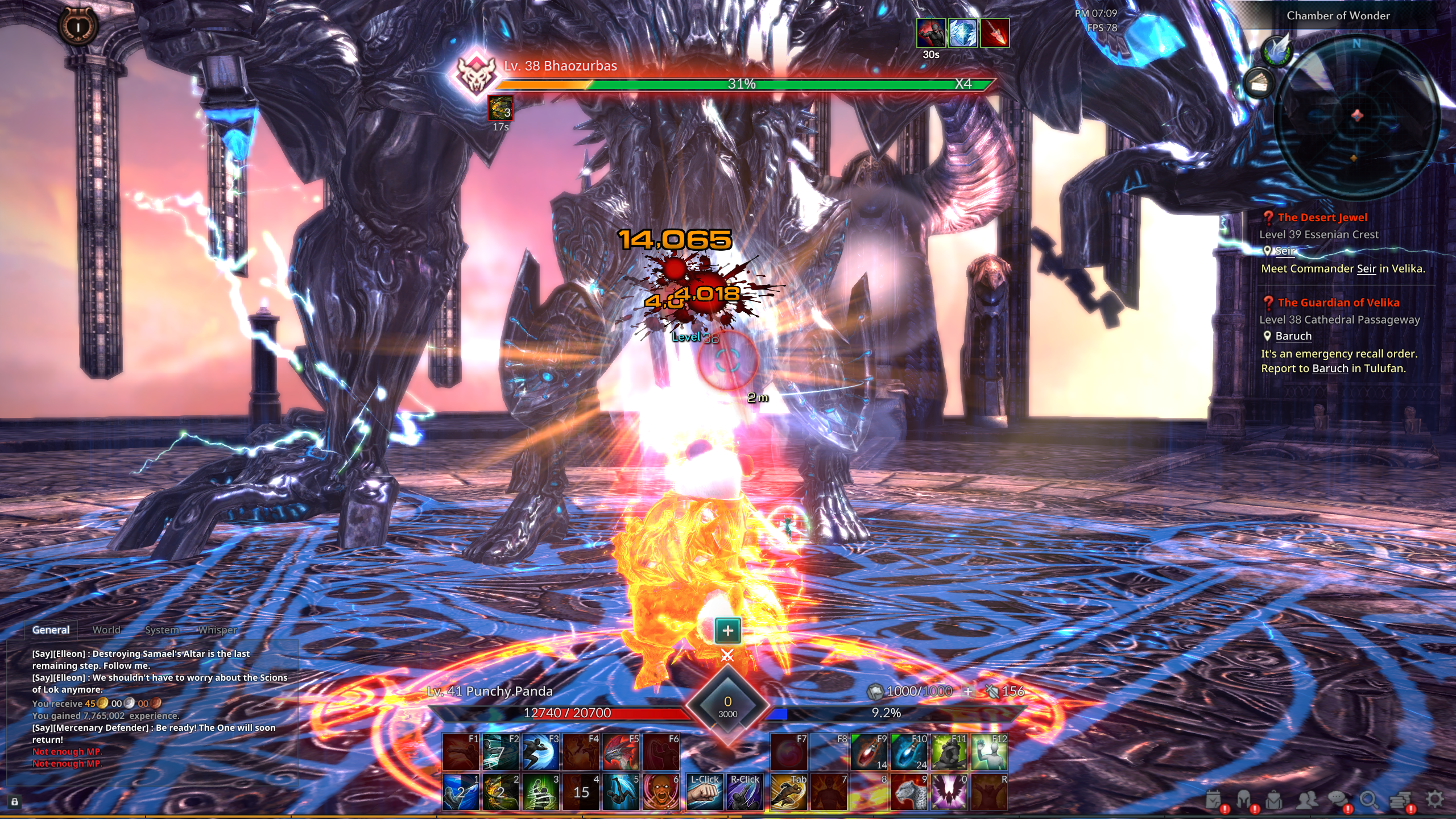Activate the red dragon head skill

tap(621, 752)
